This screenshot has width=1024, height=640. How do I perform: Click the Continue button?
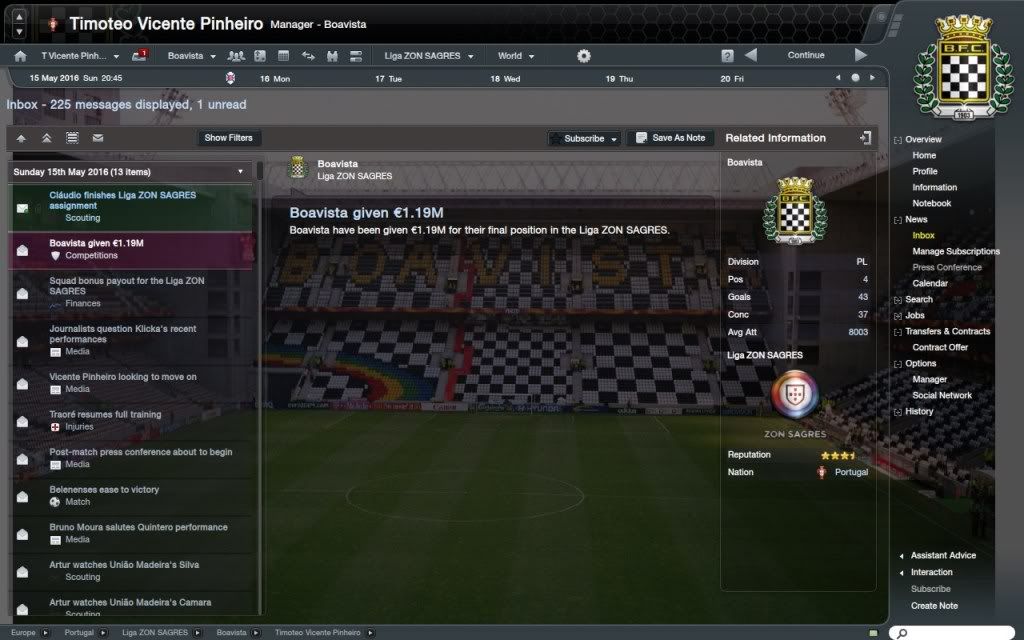click(805, 56)
